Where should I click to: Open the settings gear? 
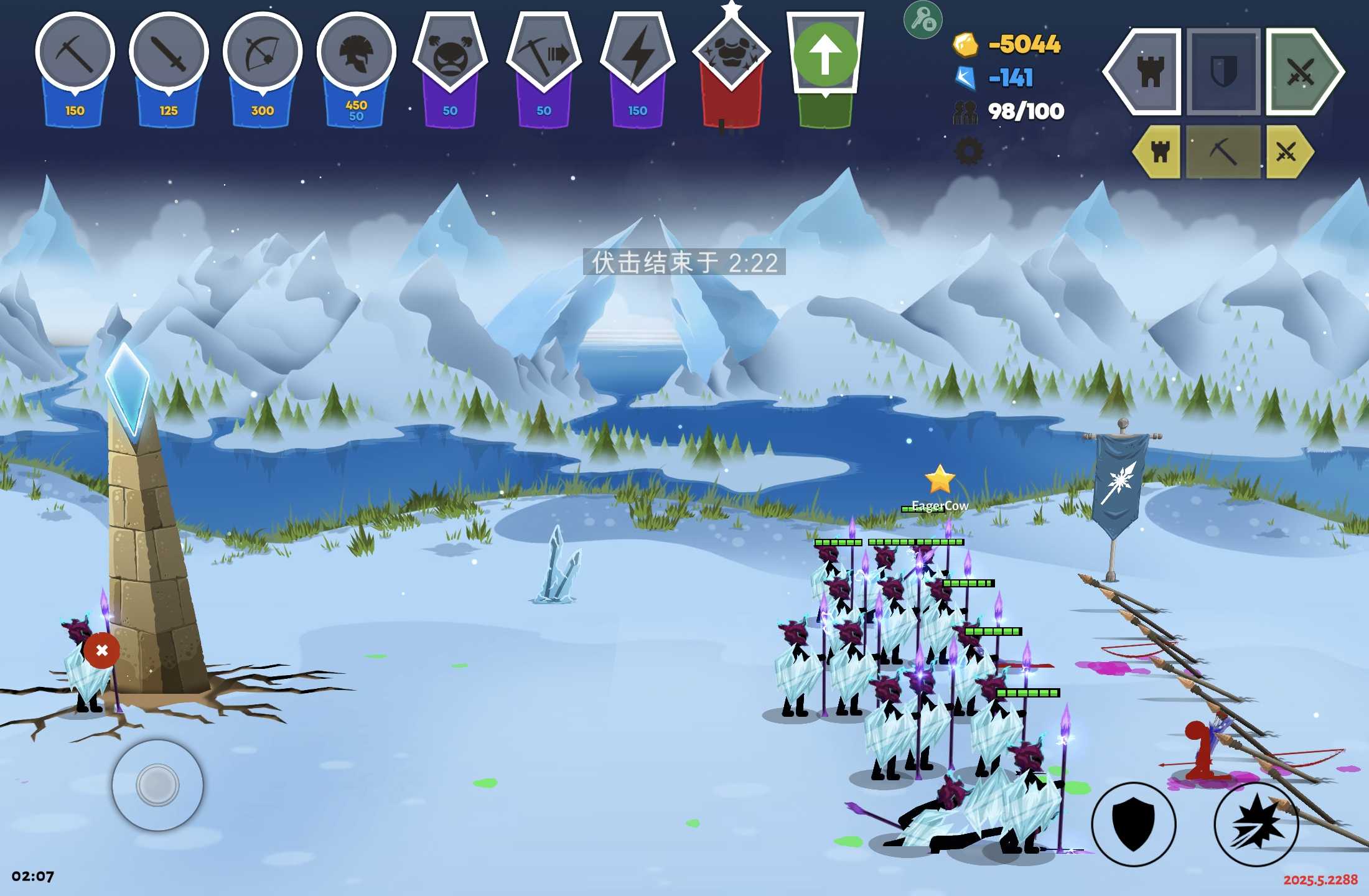tap(968, 151)
